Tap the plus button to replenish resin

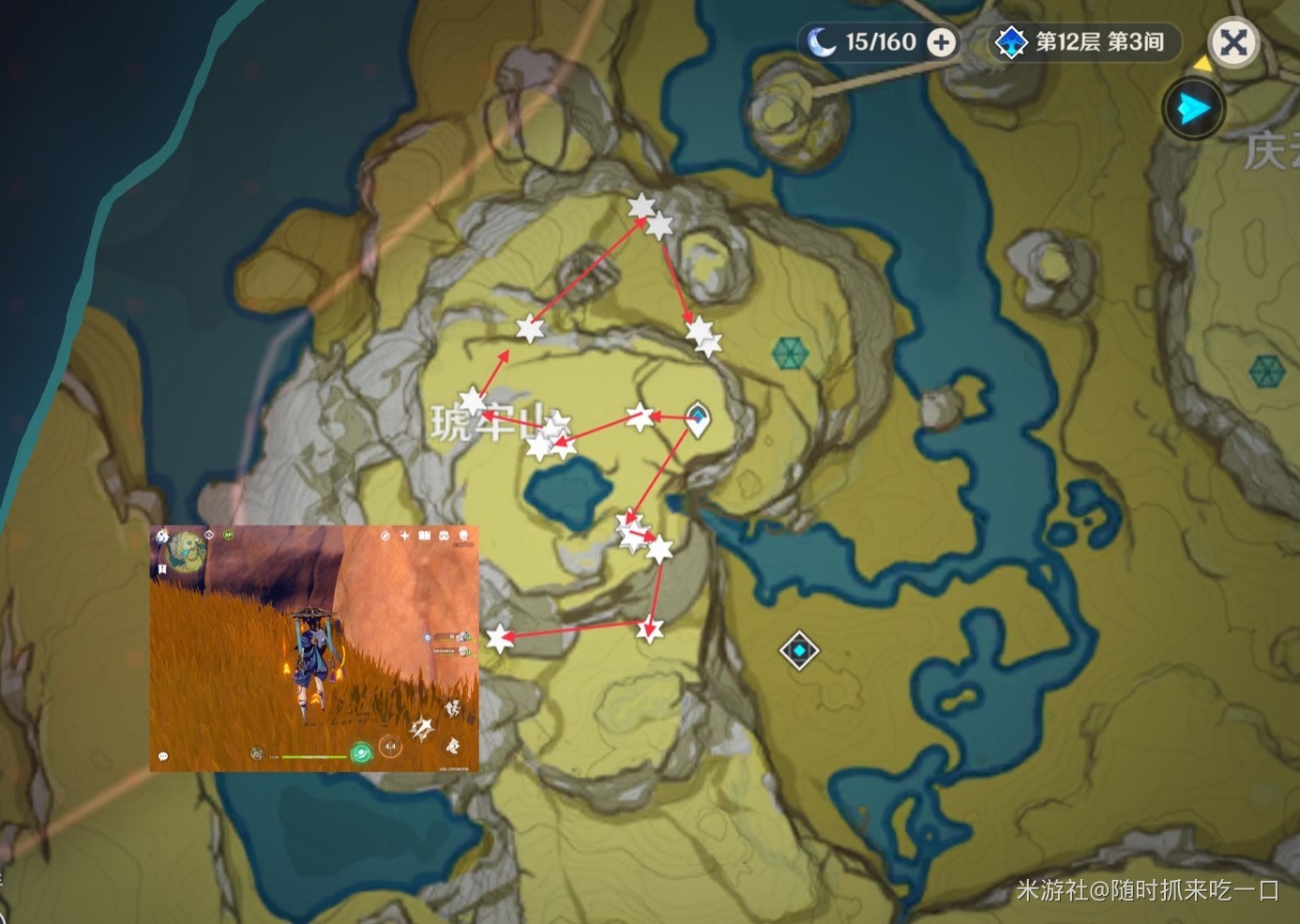click(941, 42)
